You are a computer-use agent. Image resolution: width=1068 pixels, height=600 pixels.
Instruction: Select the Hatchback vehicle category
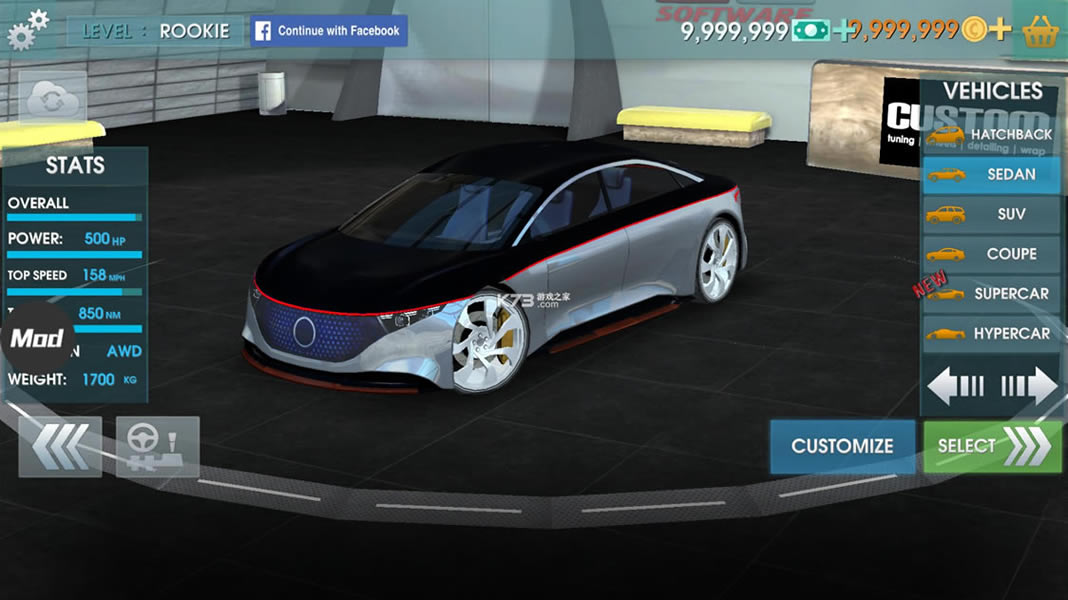click(x=991, y=134)
